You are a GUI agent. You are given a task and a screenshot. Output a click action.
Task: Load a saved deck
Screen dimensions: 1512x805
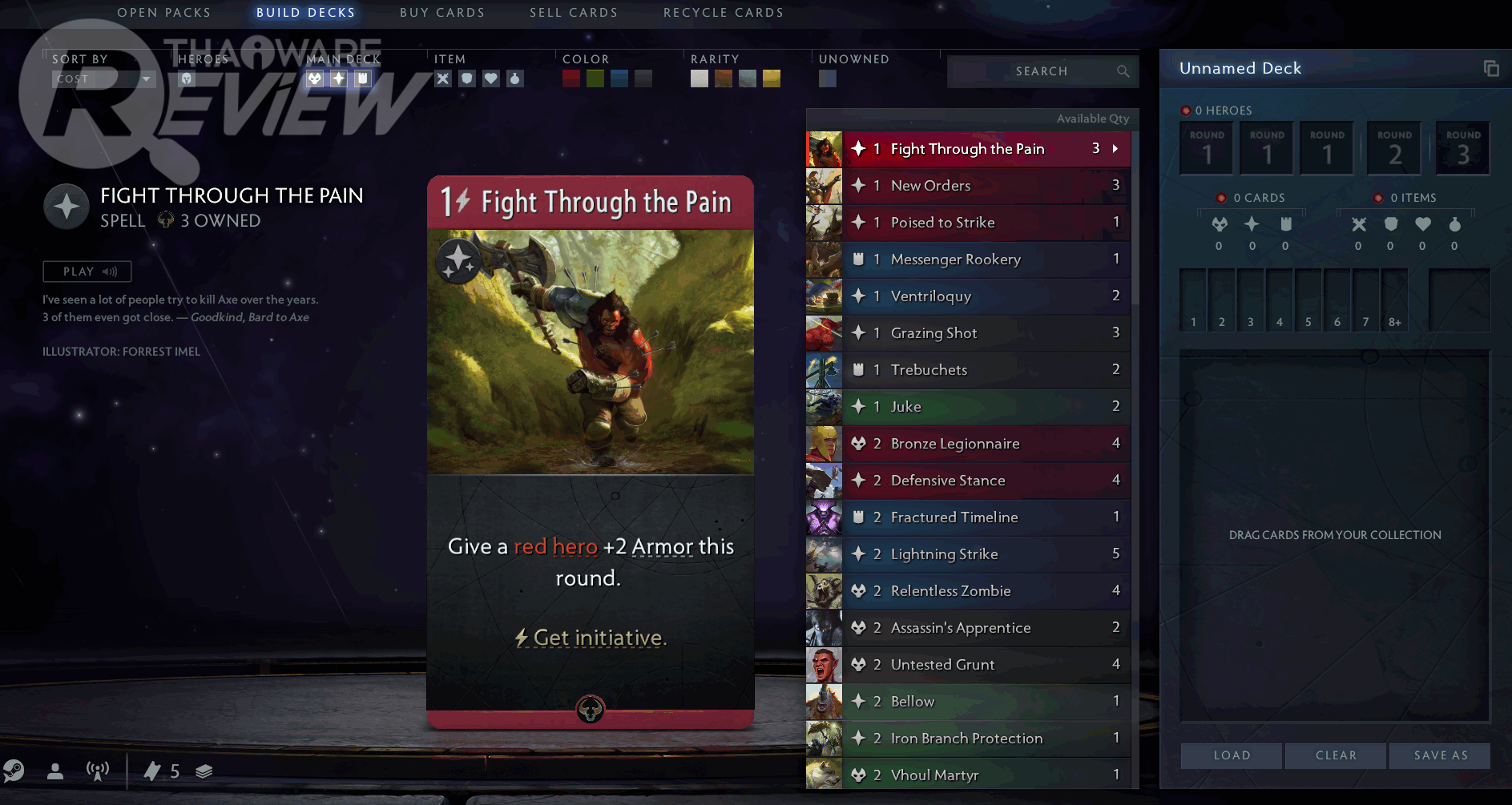click(x=1232, y=755)
